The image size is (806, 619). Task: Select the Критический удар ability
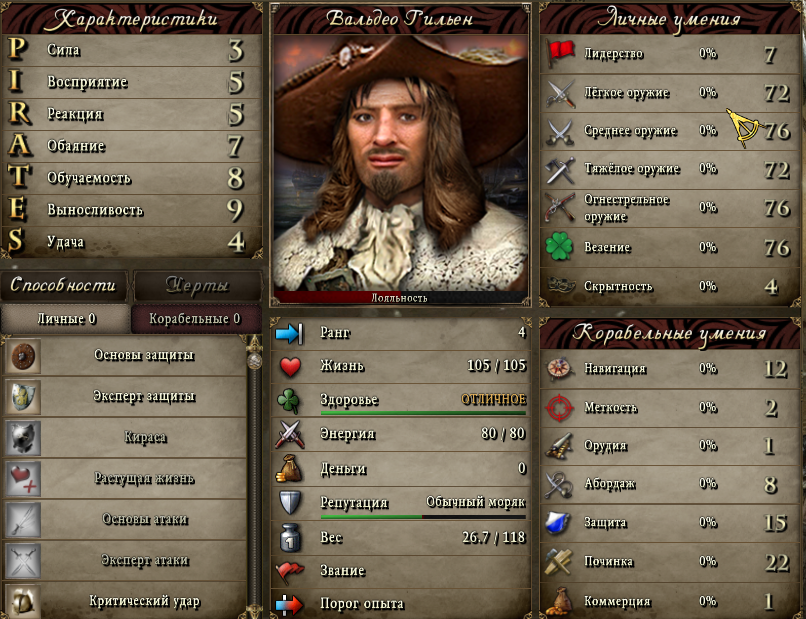[125, 601]
